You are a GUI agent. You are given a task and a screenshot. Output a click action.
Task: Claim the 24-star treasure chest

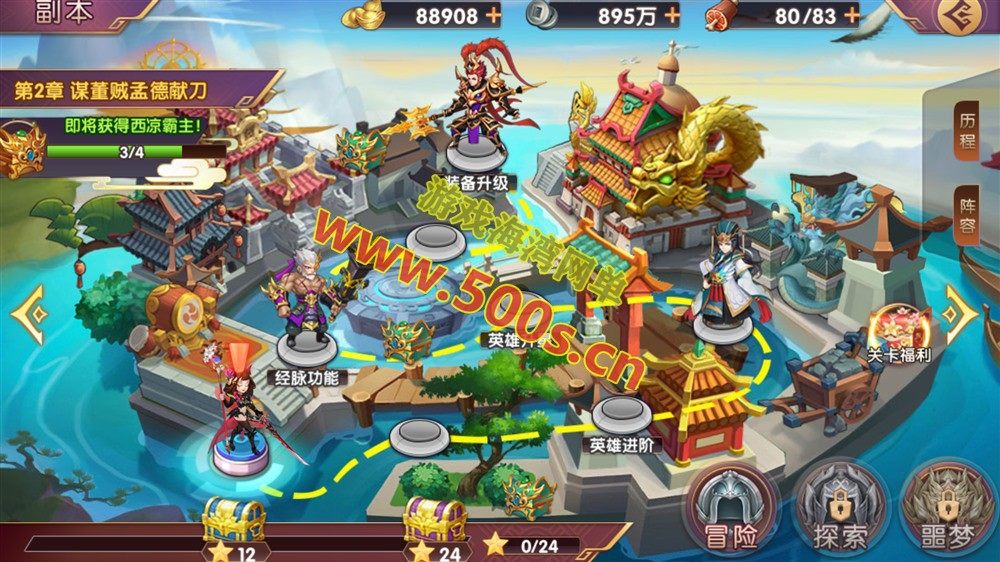click(x=435, y=520)
